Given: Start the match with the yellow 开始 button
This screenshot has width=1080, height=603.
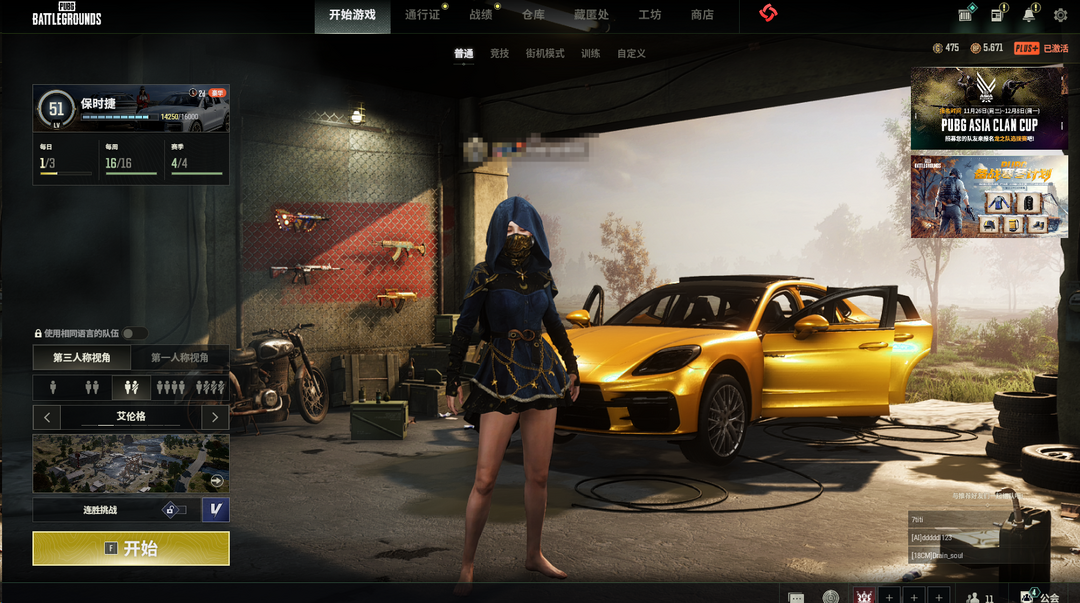Looking at the screenshot, I should click(131, 548).
